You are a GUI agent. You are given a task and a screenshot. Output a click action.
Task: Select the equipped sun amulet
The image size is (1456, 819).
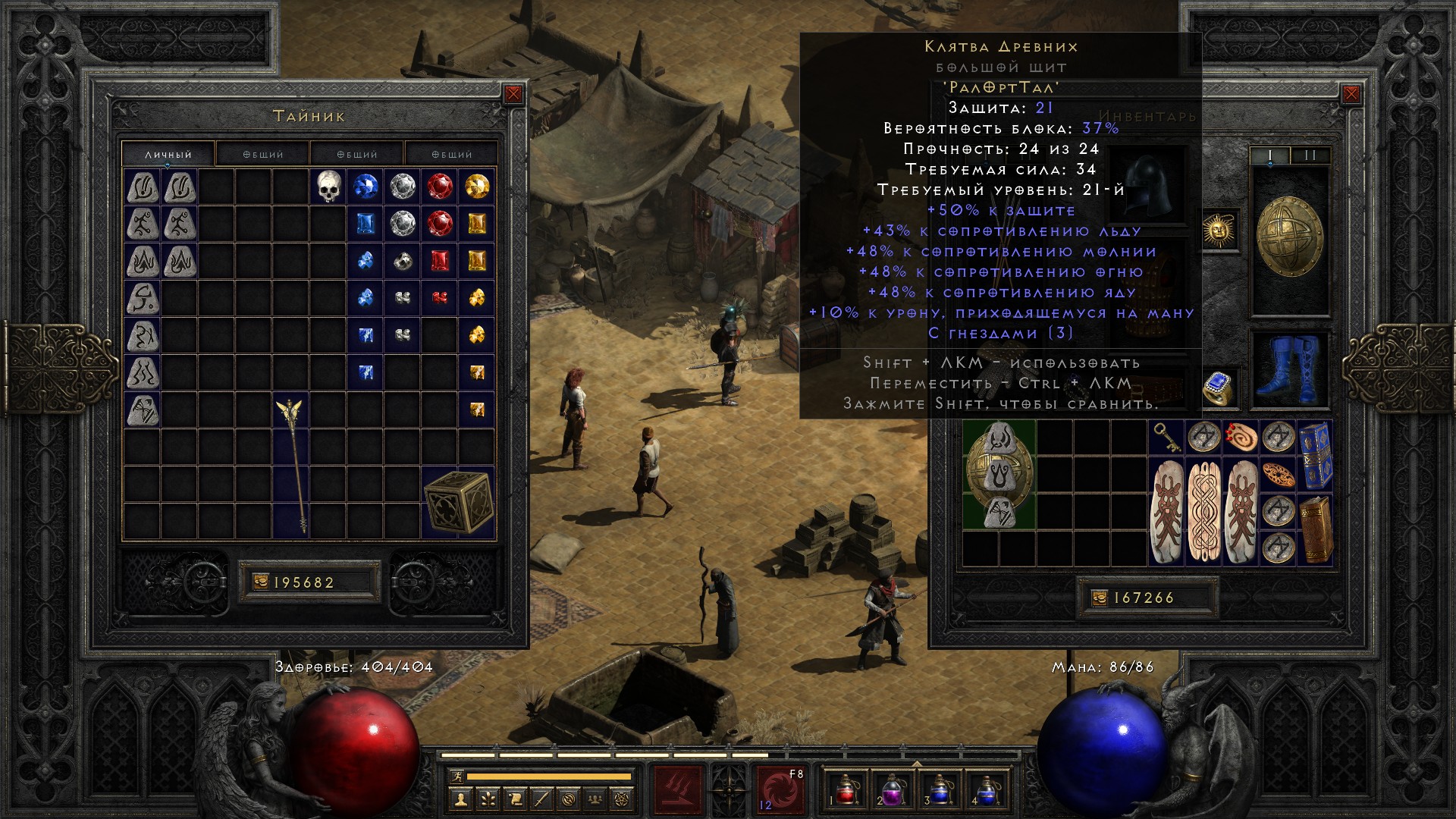pos(1218,229)
